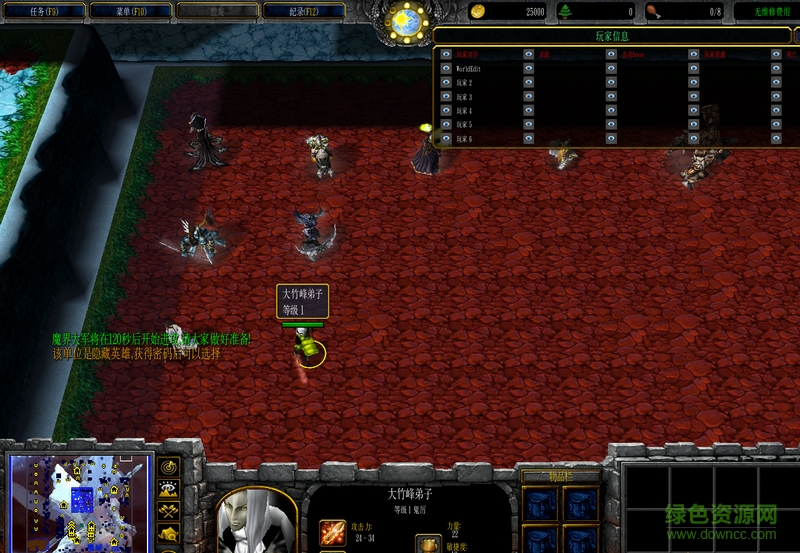Toggle minimap terrain display button

tap(169, 490)
